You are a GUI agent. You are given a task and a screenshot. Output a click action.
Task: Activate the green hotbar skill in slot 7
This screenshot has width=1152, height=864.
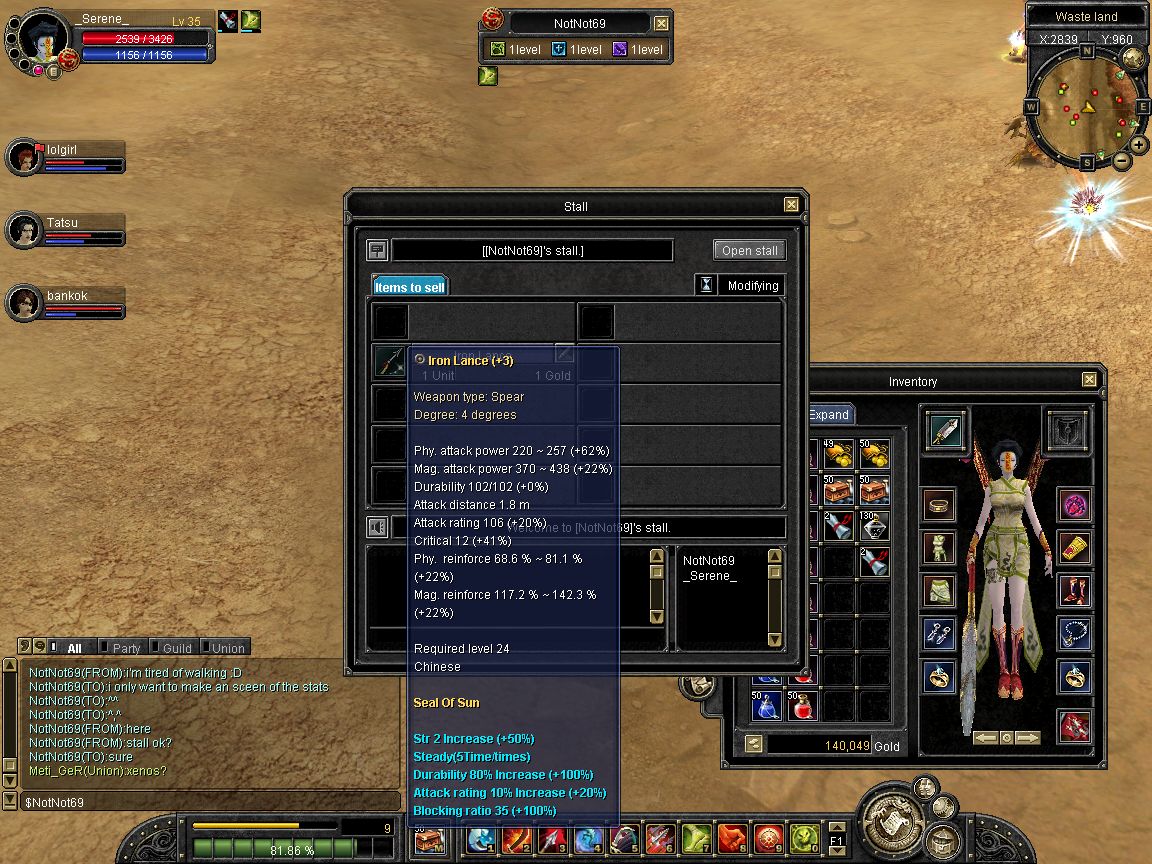pos(694,838)
